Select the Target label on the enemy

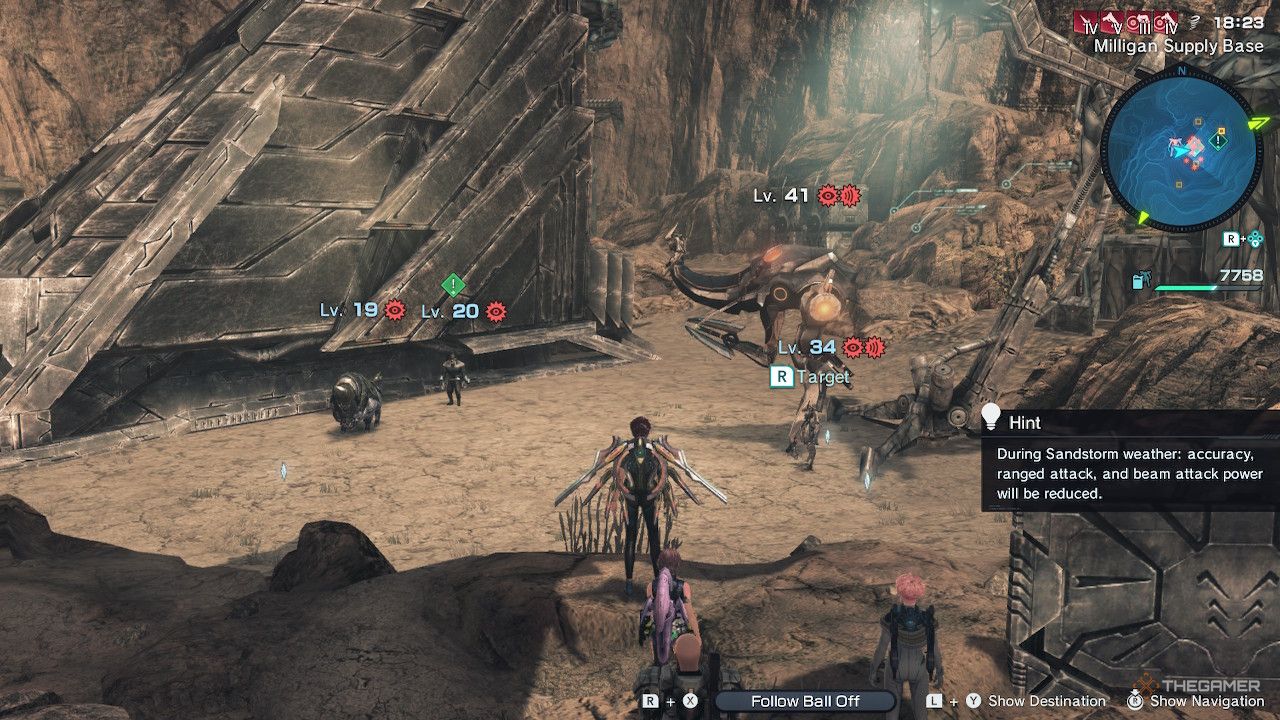tap(824, 377)
